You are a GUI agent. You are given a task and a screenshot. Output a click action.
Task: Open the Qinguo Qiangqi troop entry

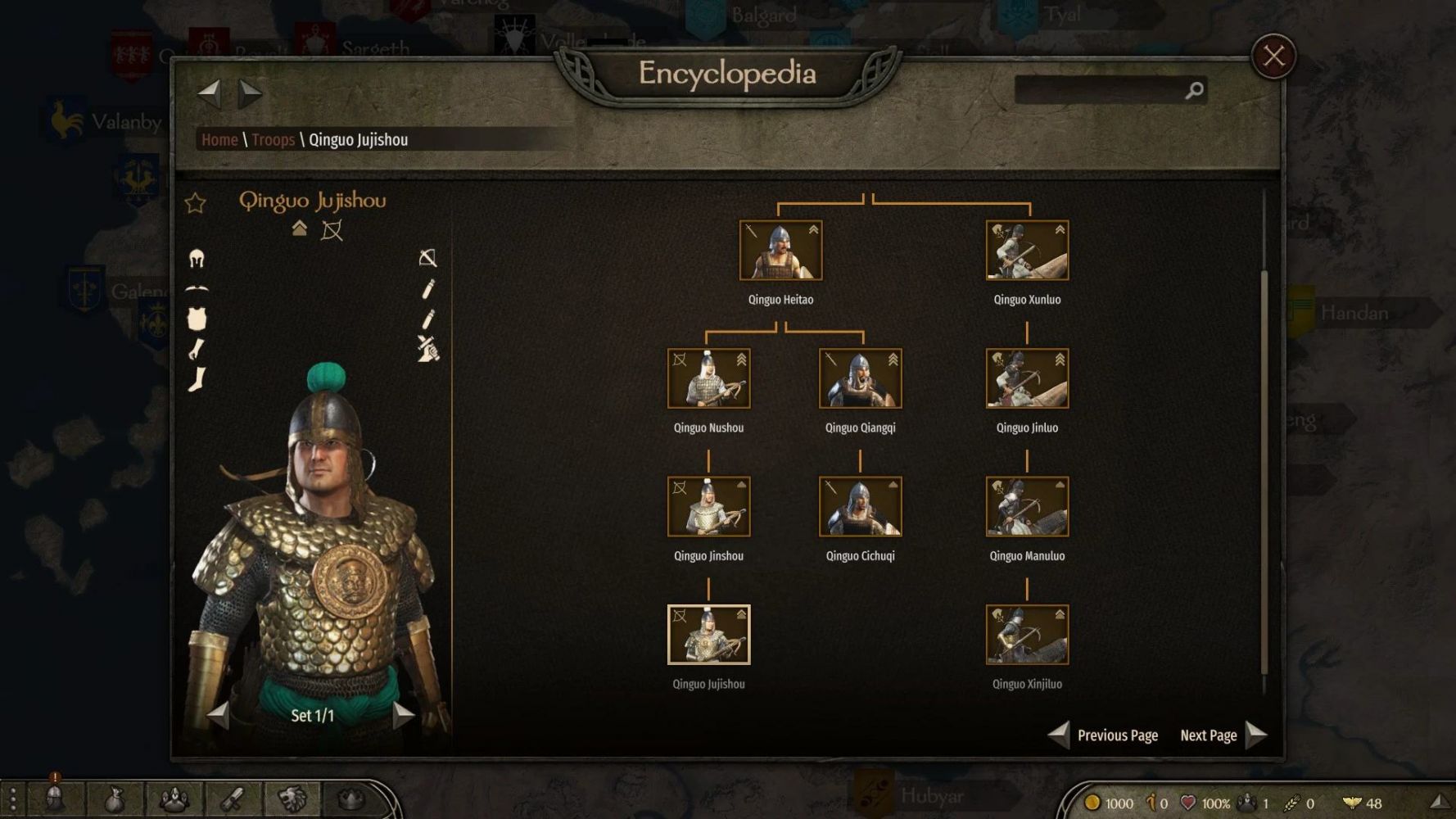[x=860, y=378]
